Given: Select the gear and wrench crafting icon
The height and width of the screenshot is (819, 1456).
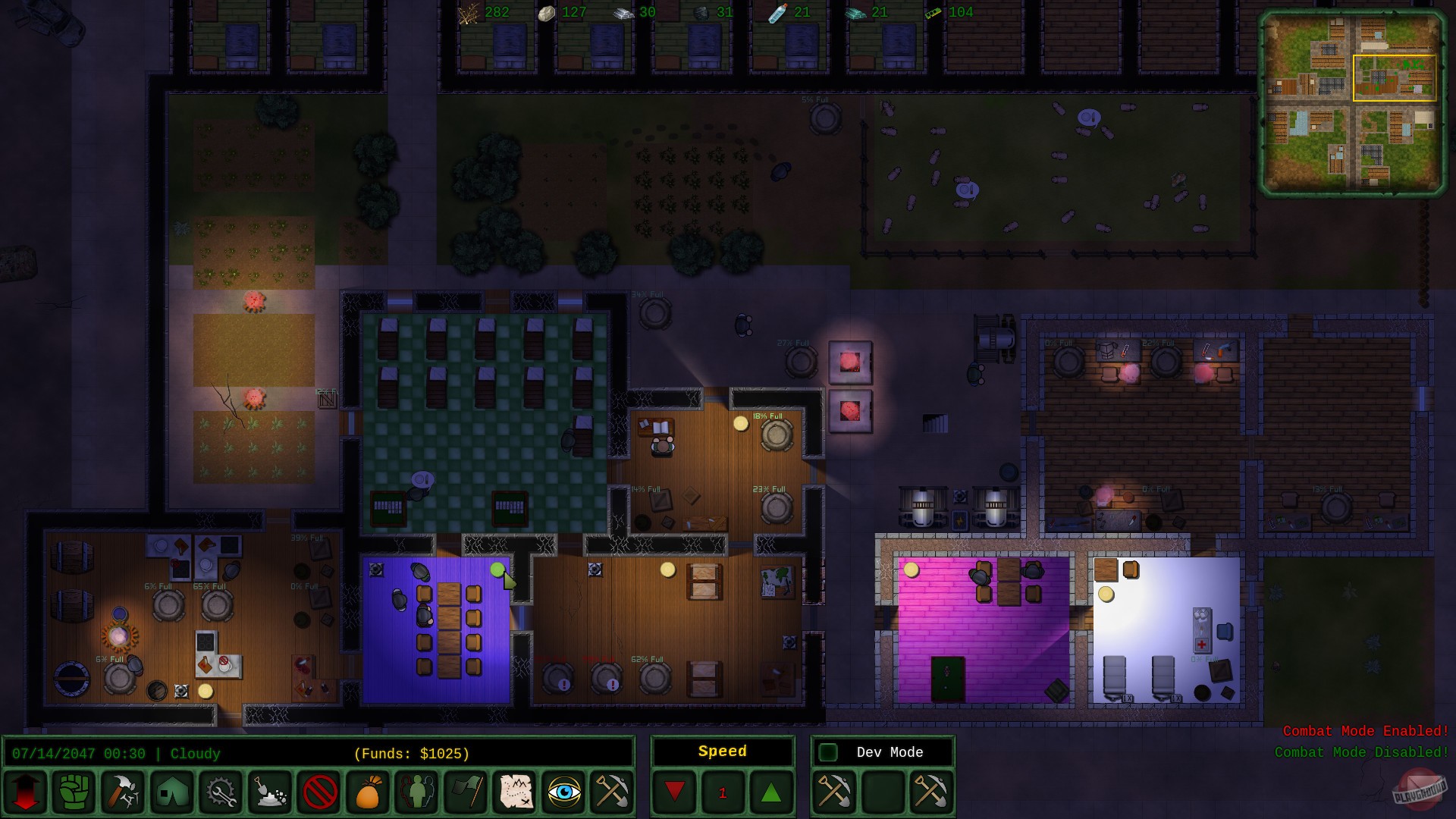Looking at the screenshot, I should [x=221, y=792].
